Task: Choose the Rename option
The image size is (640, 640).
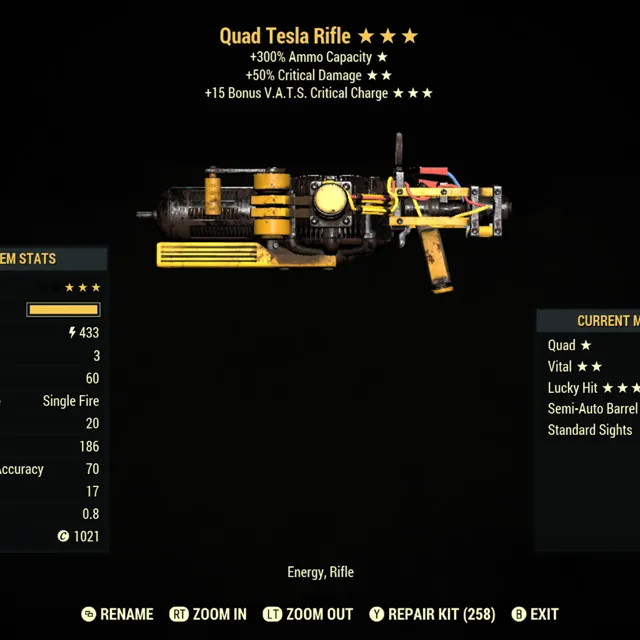Action: point(118,614)
